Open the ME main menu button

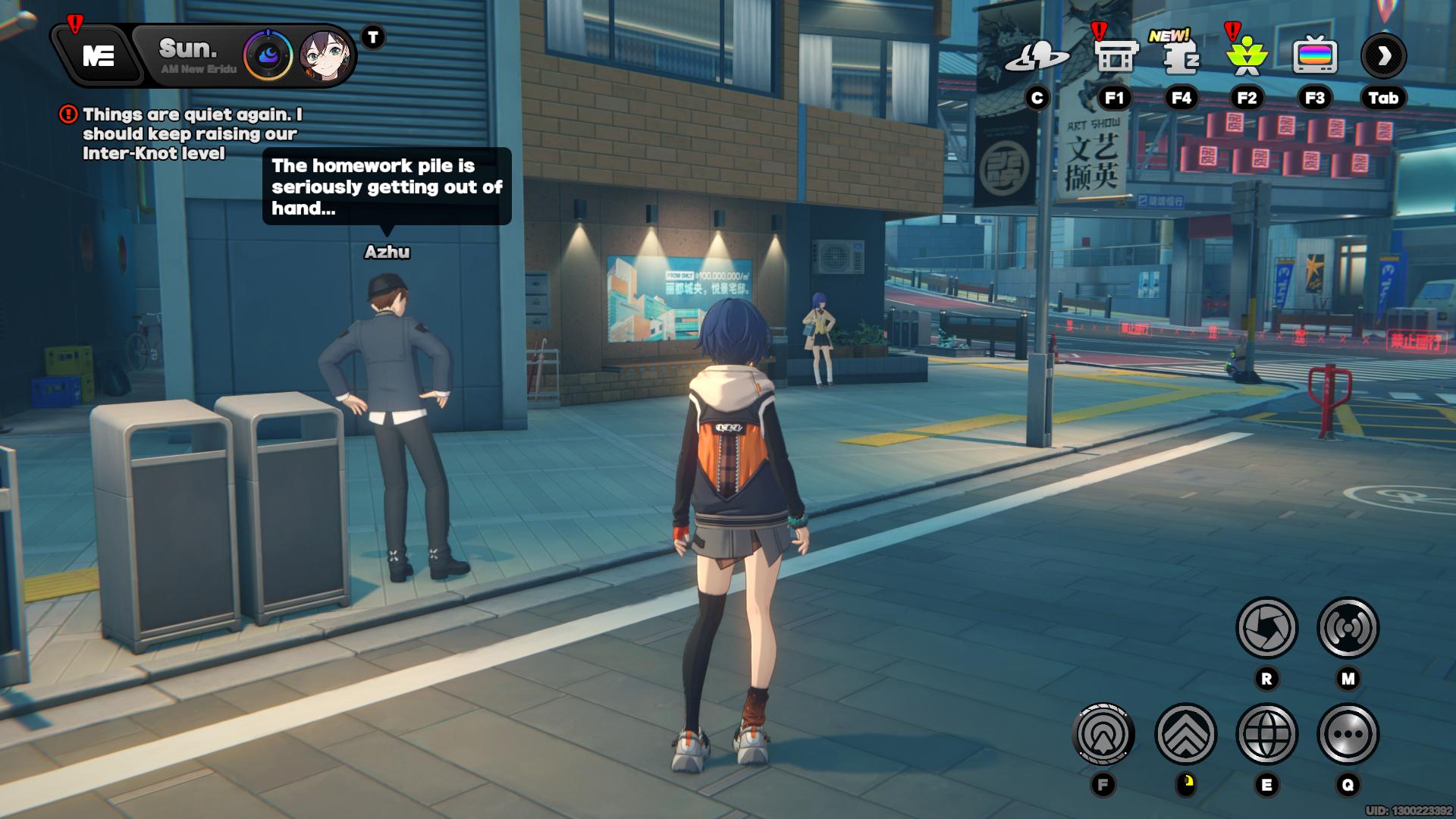point(99,56)
